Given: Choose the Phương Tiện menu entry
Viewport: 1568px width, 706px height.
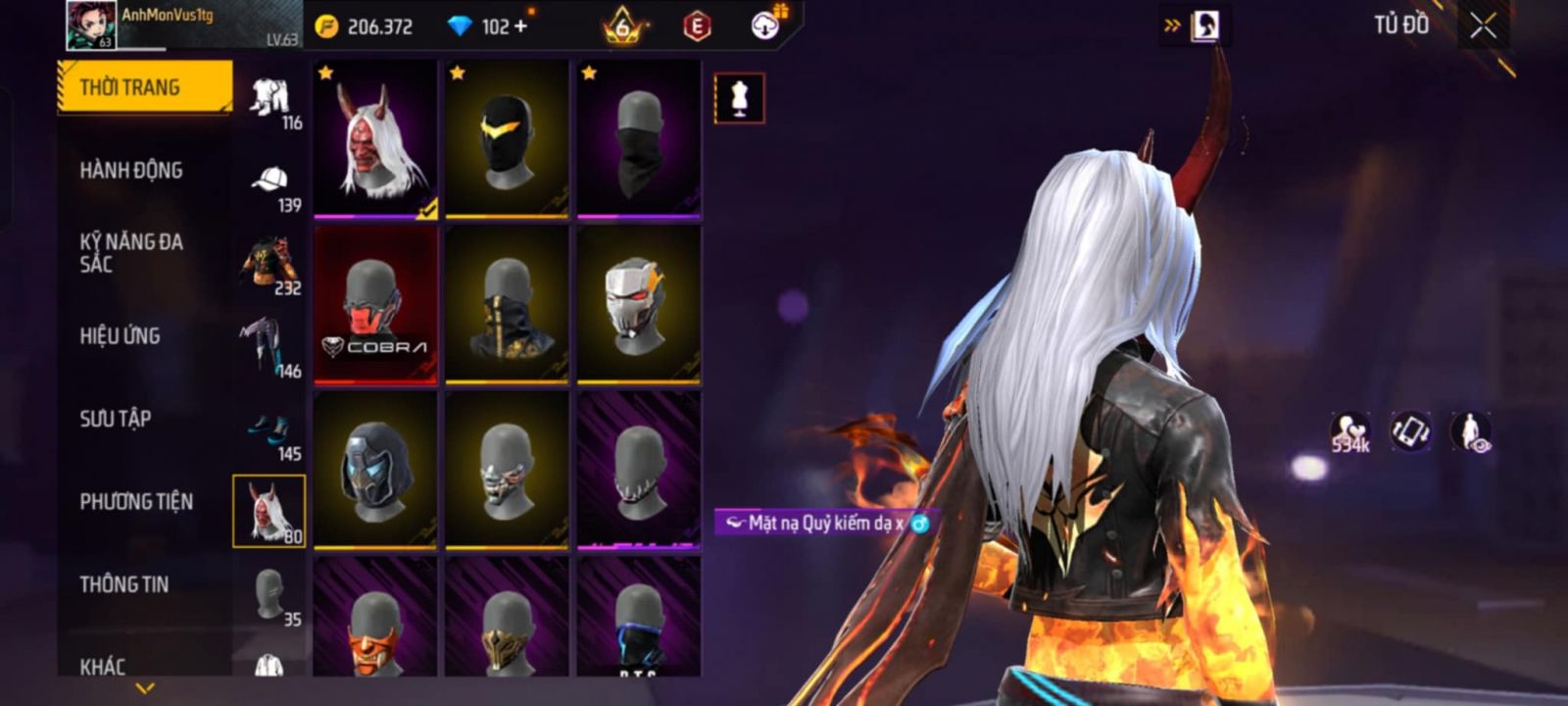Looking at the screenshot, I should [136, 502].
